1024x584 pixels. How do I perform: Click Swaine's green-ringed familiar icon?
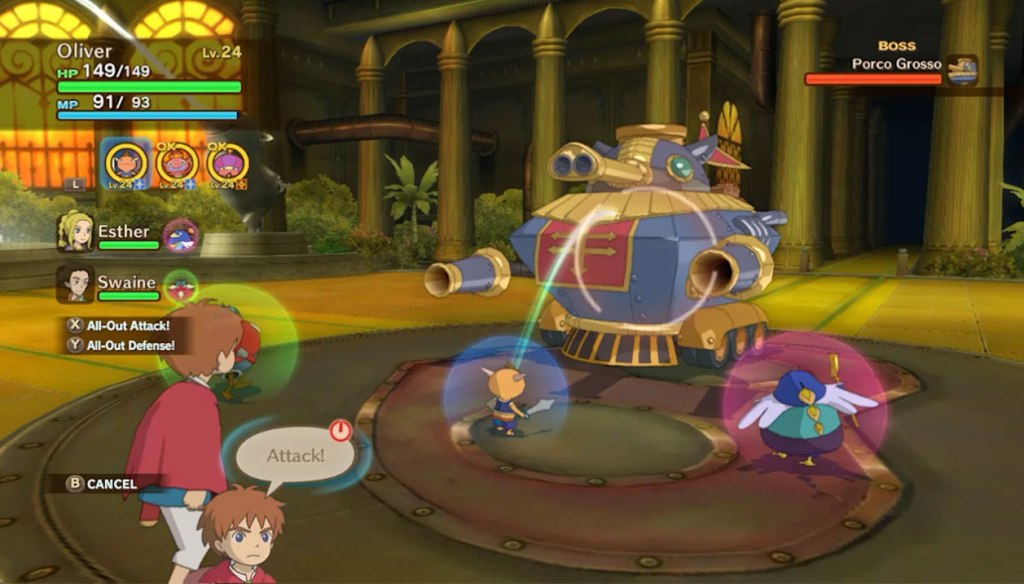[181, 287]
